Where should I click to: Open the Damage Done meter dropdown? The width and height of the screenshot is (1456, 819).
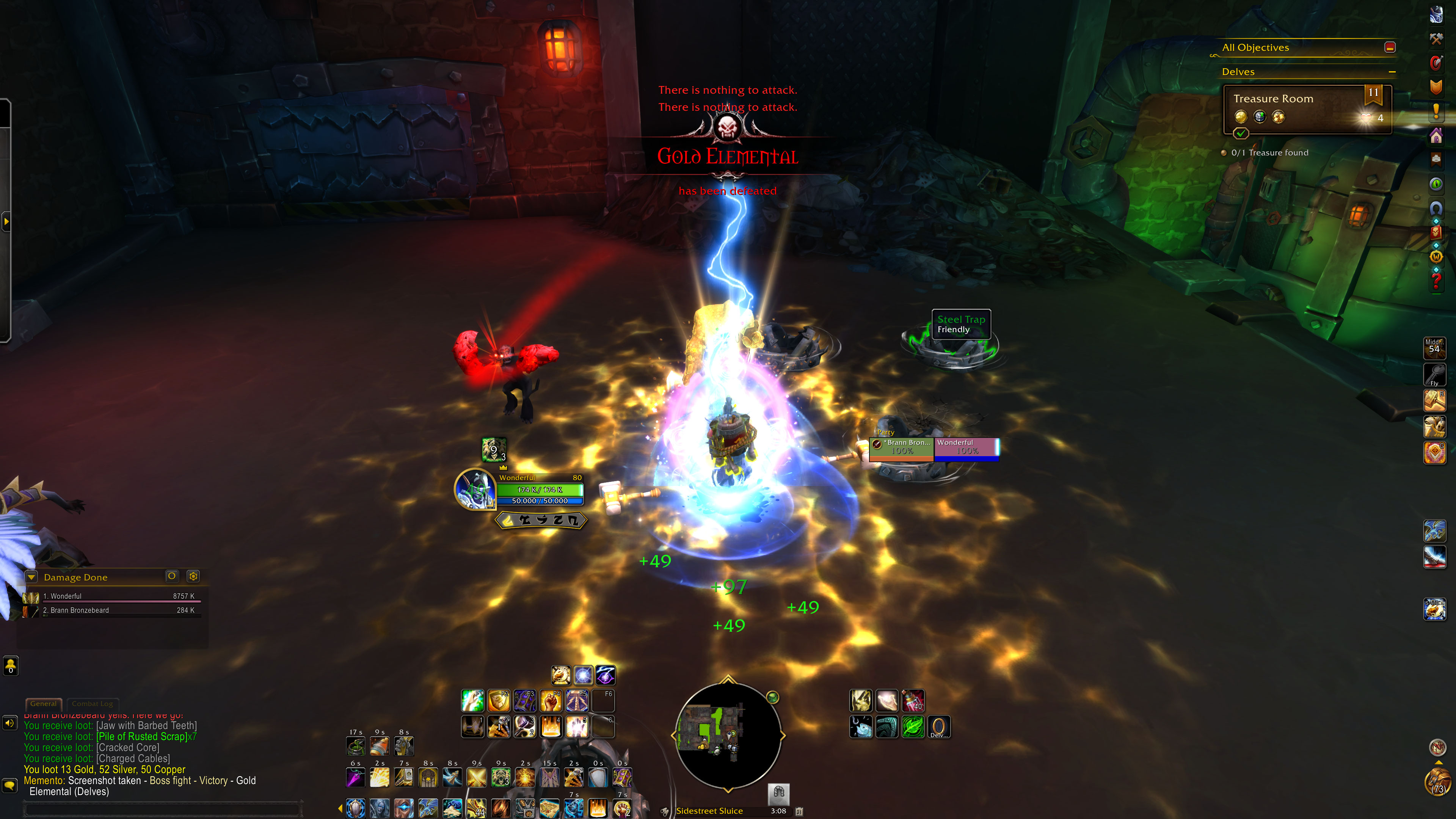31,577
